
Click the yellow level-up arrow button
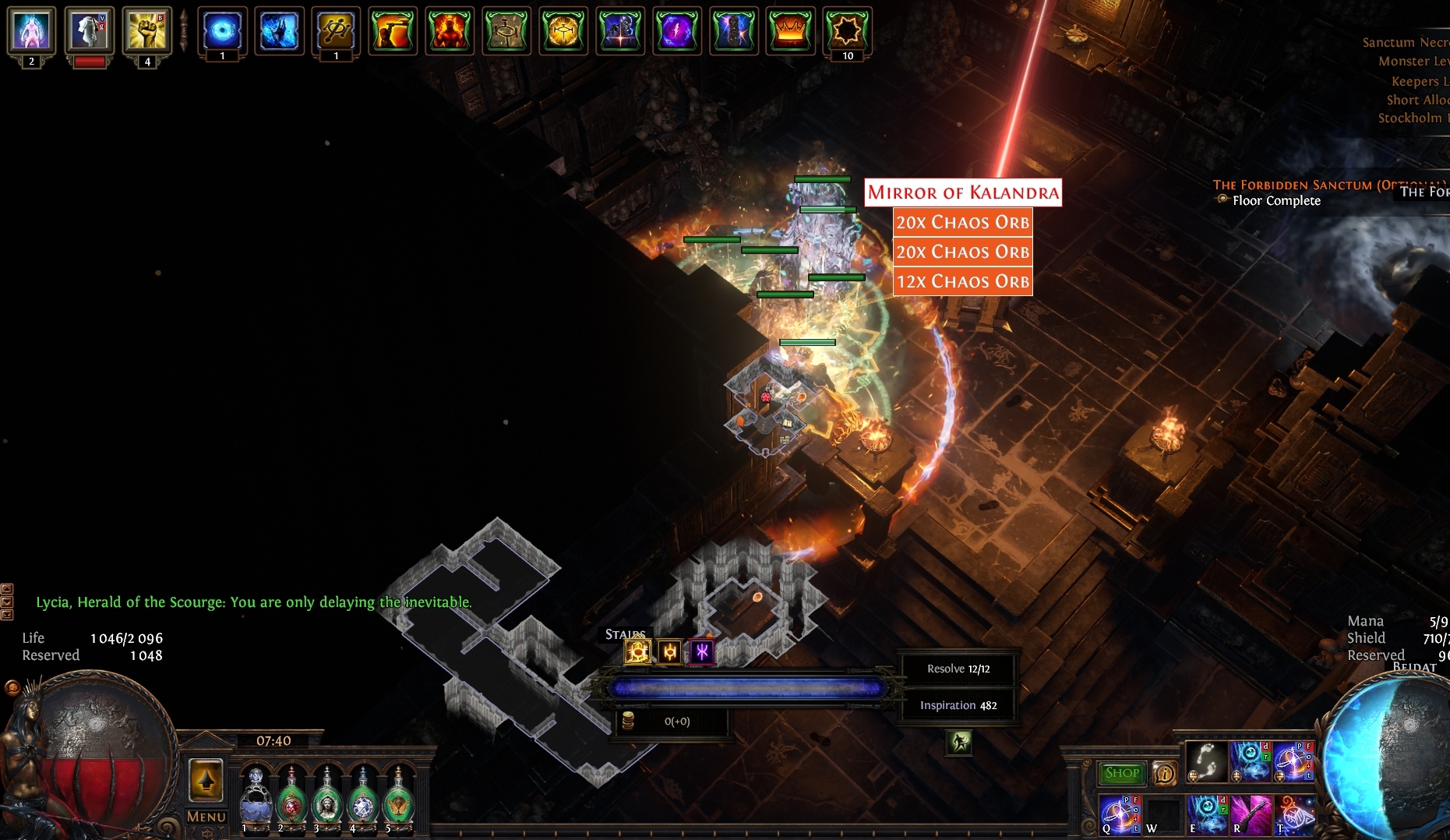point(206,780)
